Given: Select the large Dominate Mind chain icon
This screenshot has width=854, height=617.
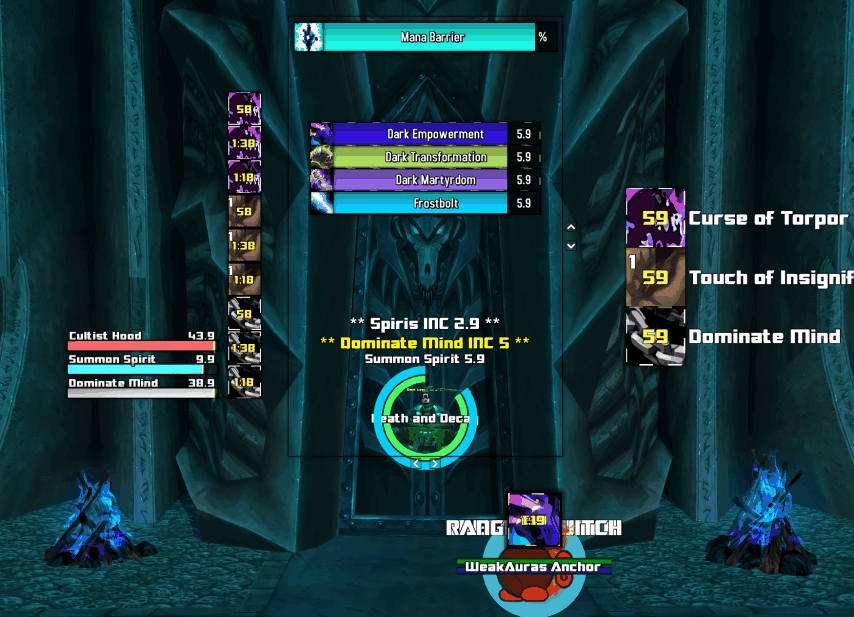Looking at the screenshot, I should click(655, 336).
